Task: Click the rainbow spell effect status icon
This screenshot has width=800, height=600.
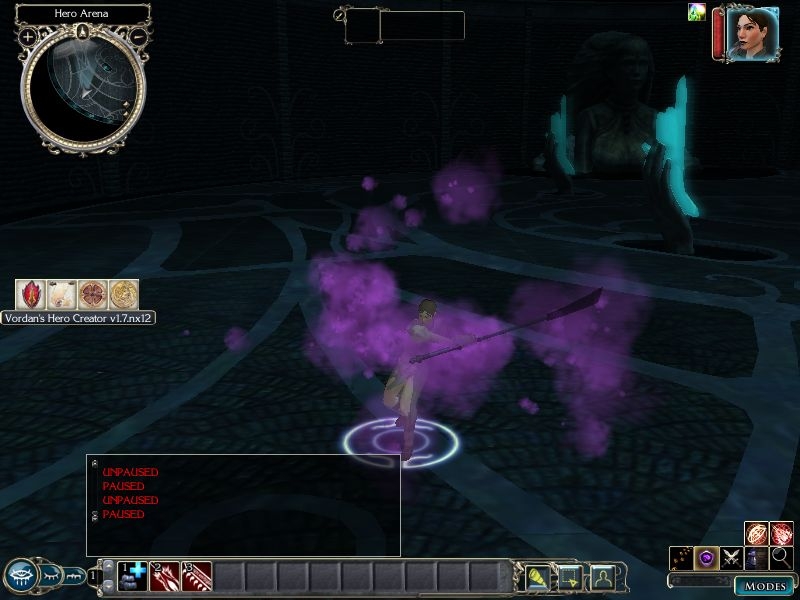Action: (697, 12)
